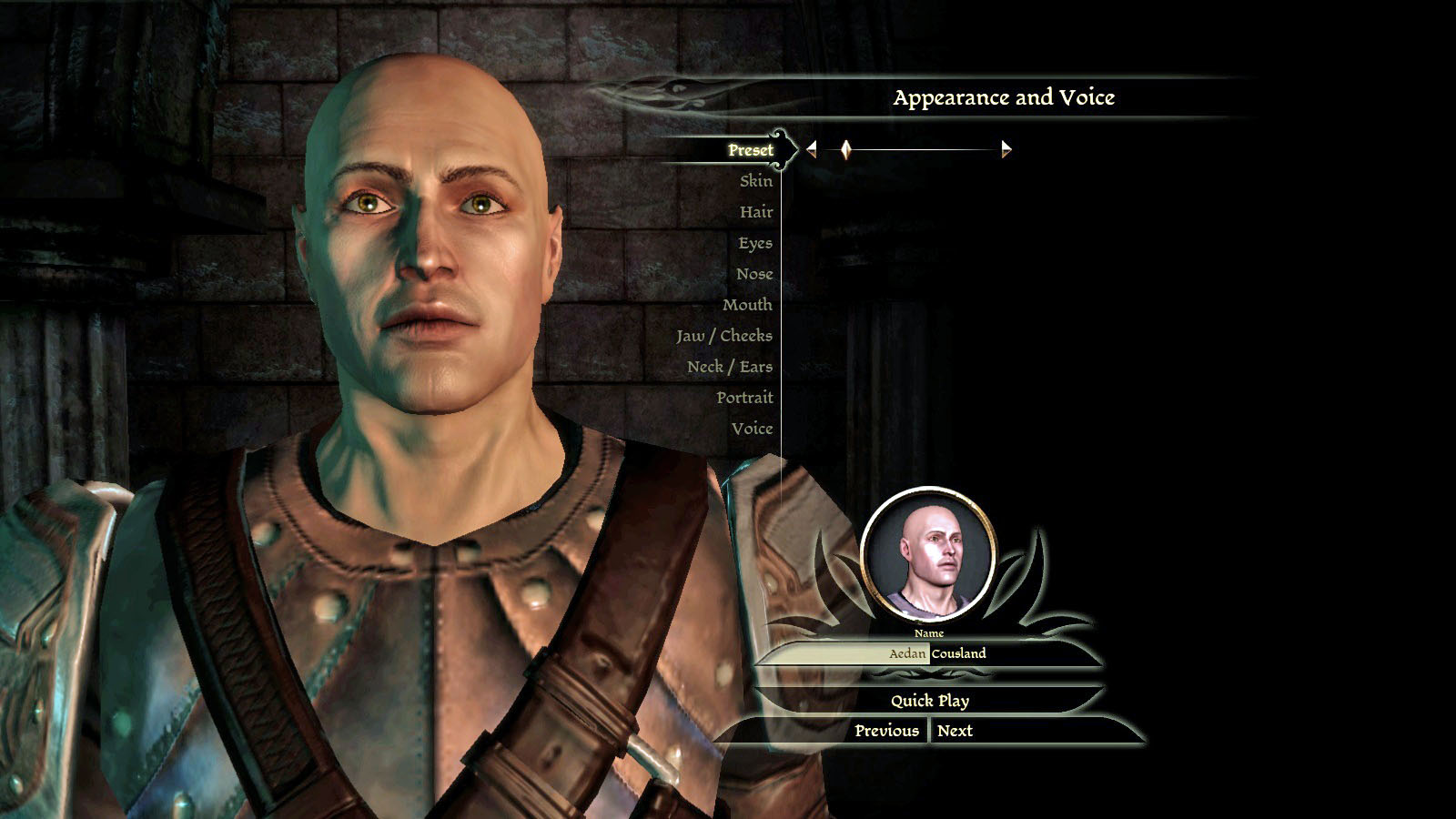Viewport: 1456px width, 819px height.
Task: Start Quick Play
Action: (x=929, y=701)
